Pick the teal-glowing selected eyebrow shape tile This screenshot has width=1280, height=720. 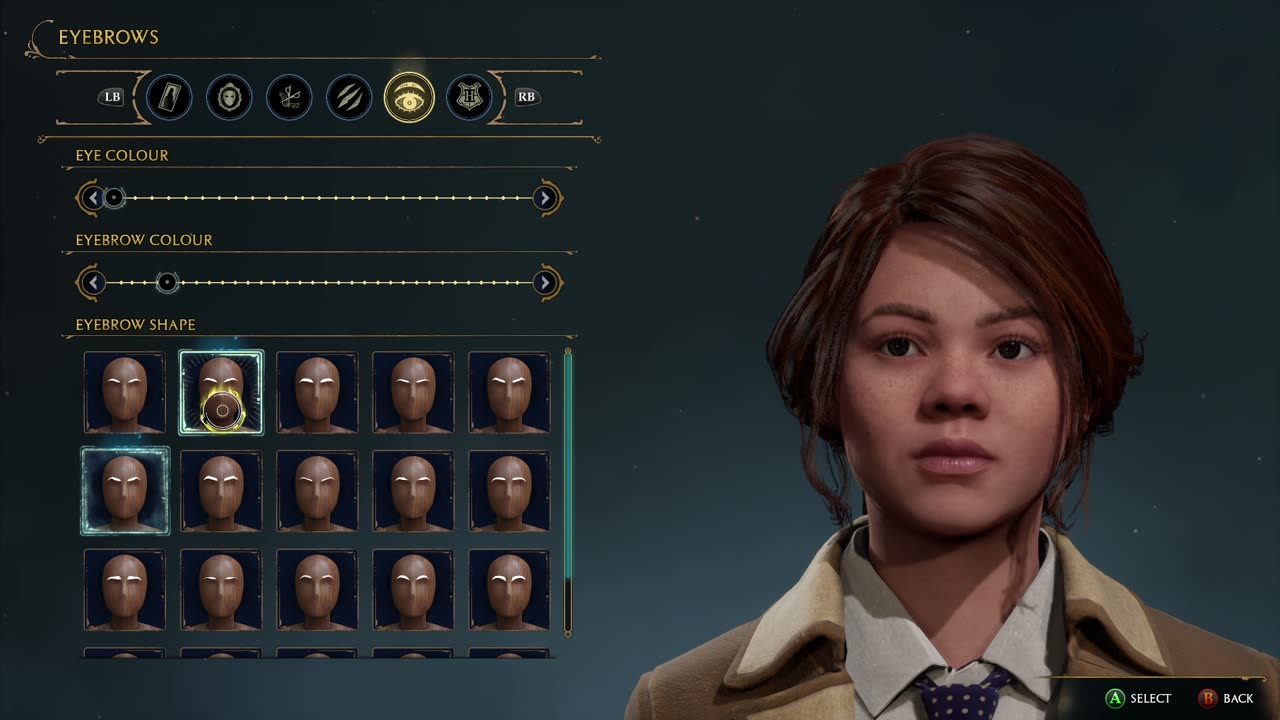pos(125,490)
